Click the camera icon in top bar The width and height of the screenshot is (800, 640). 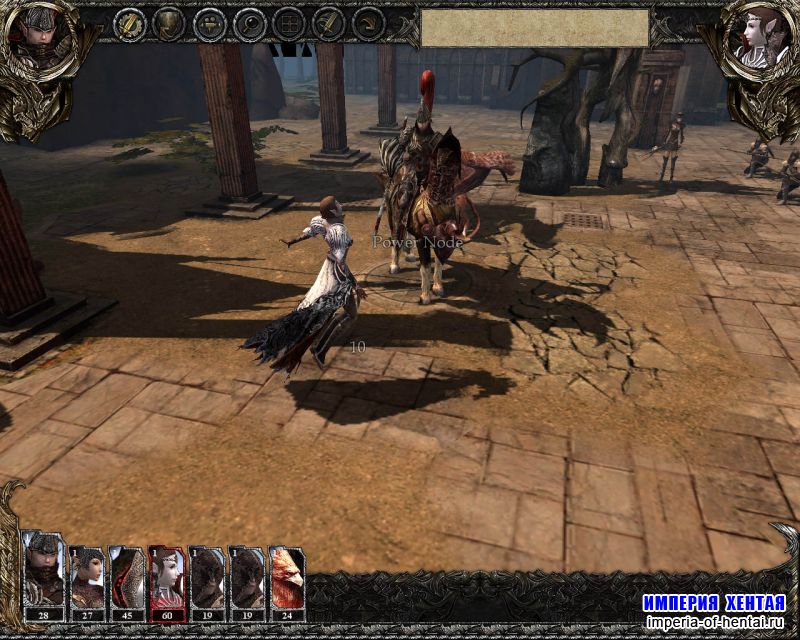(209, 24)
